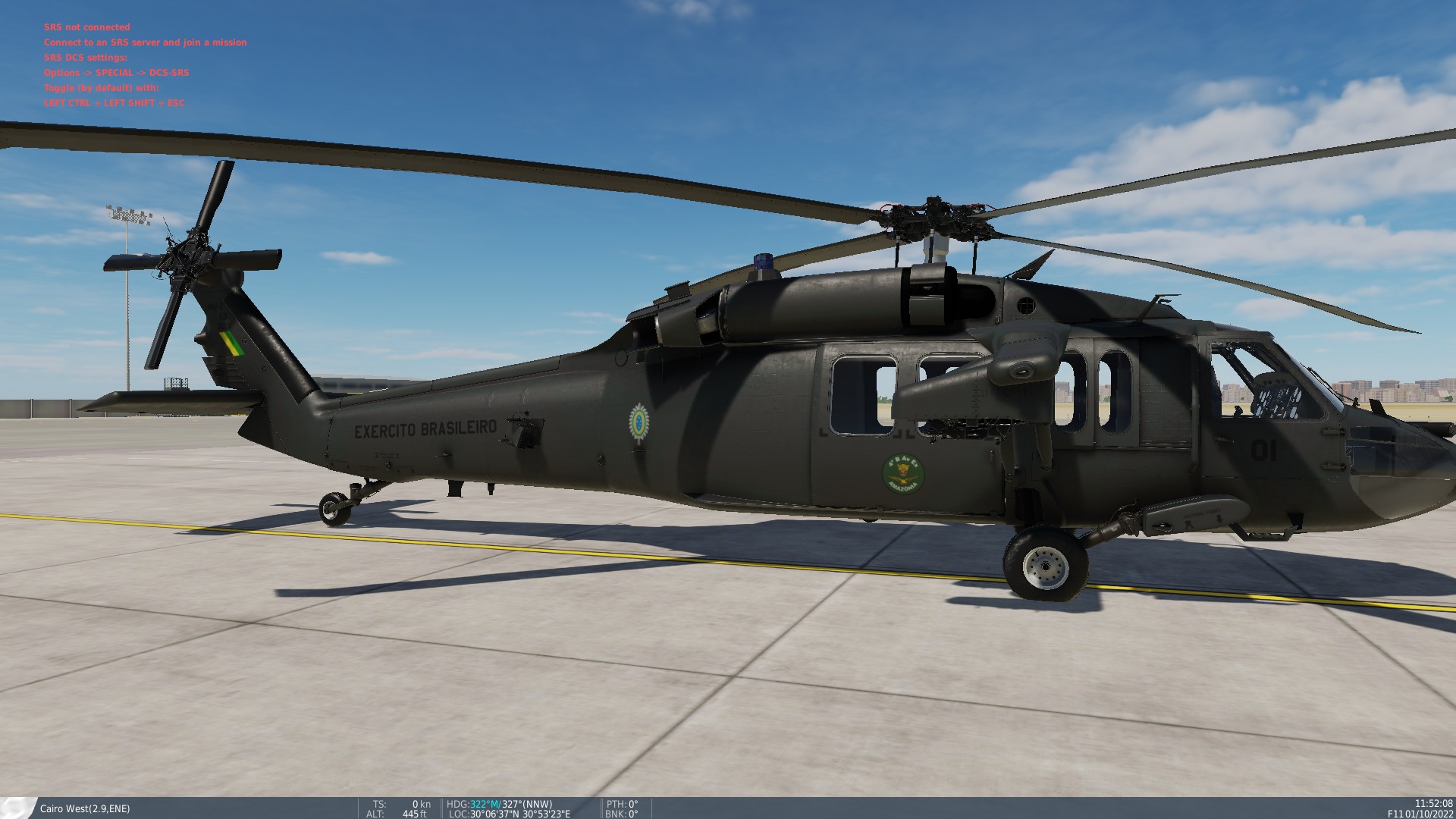Toggle the SRS not connected warning
This screenshot has width=1456, height=819.
click(87, 27)
